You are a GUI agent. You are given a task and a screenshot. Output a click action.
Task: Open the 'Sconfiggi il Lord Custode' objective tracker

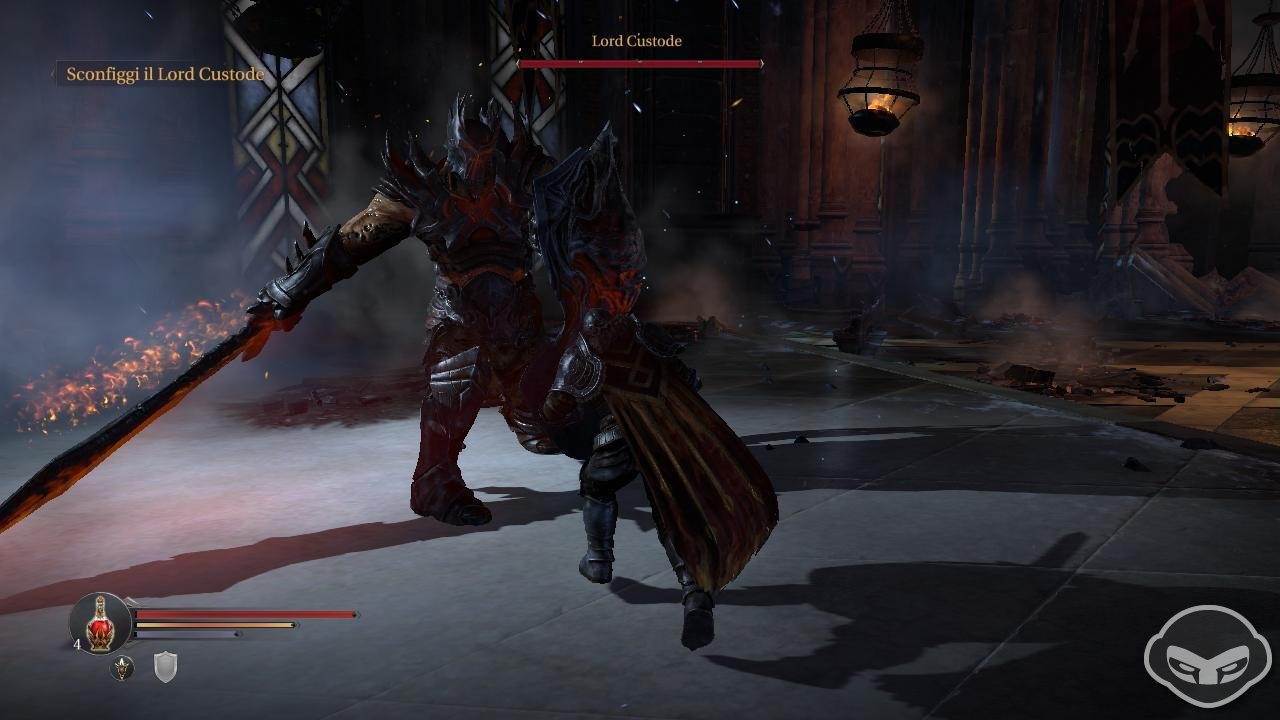[164, 74]
